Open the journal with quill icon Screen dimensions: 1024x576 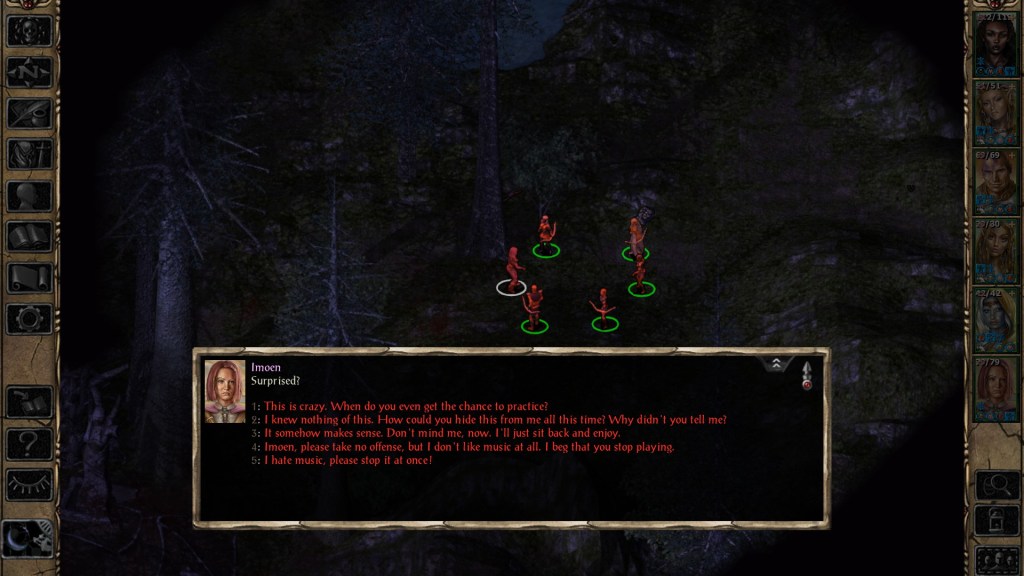(x=29, y=113)
